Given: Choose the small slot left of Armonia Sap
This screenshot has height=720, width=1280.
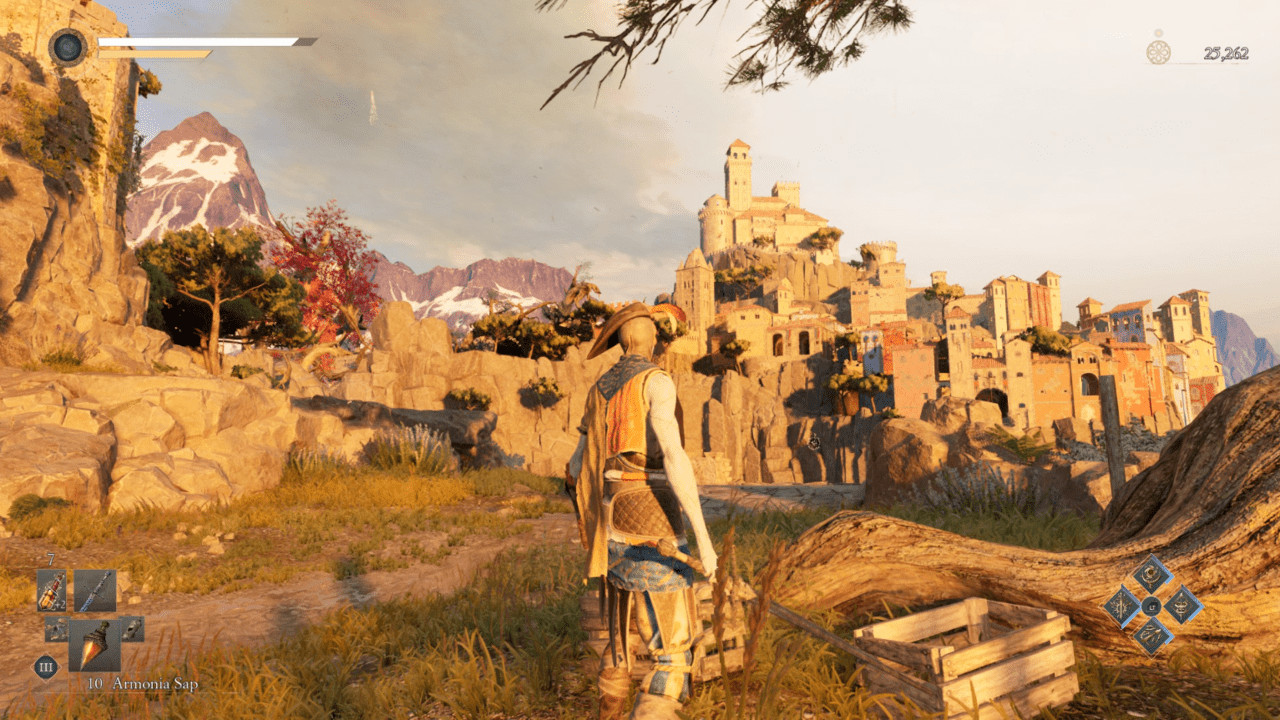Looking at the screenshot, I should 56,629.
